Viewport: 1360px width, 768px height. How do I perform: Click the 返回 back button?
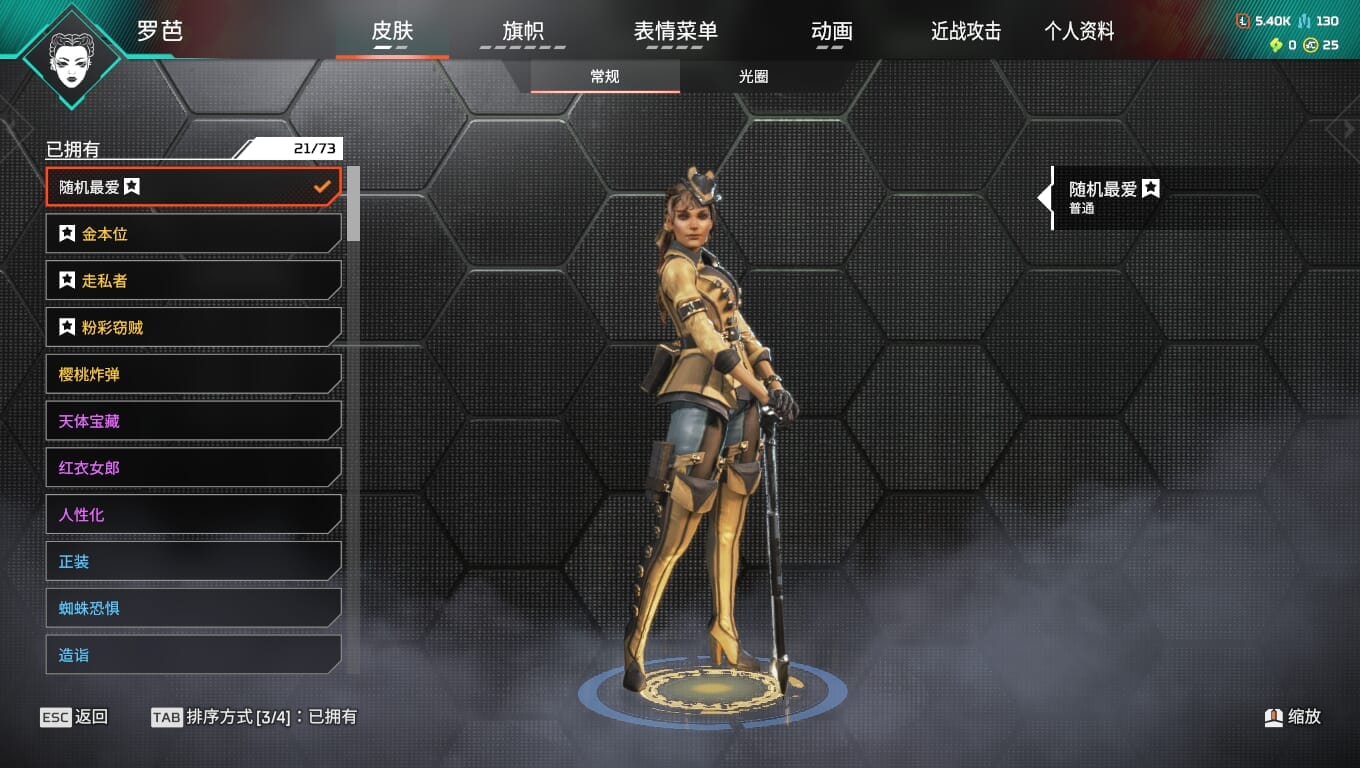tap(74, 717)
